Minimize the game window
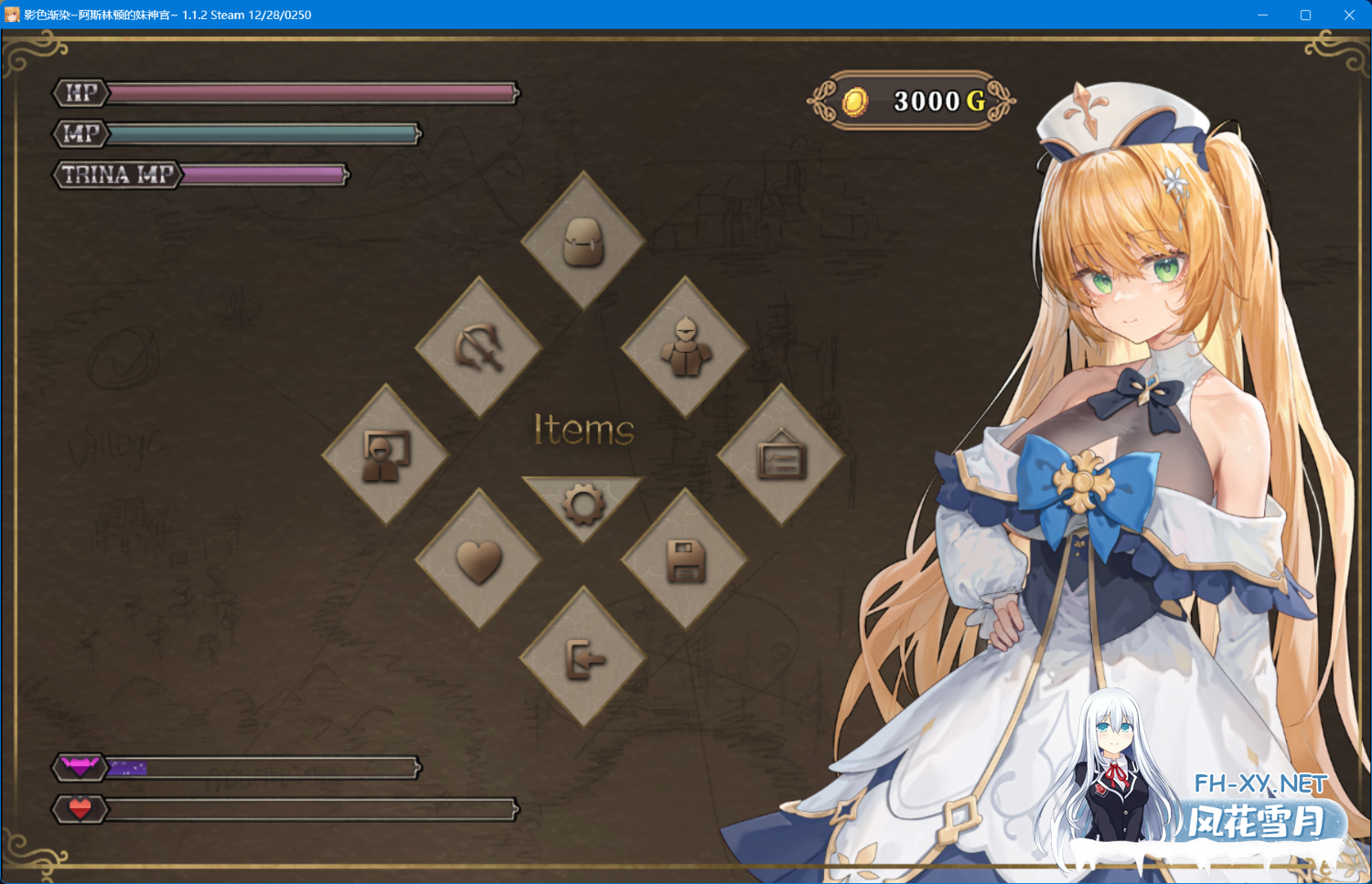1372x884 pixels. pos(1262,15)
